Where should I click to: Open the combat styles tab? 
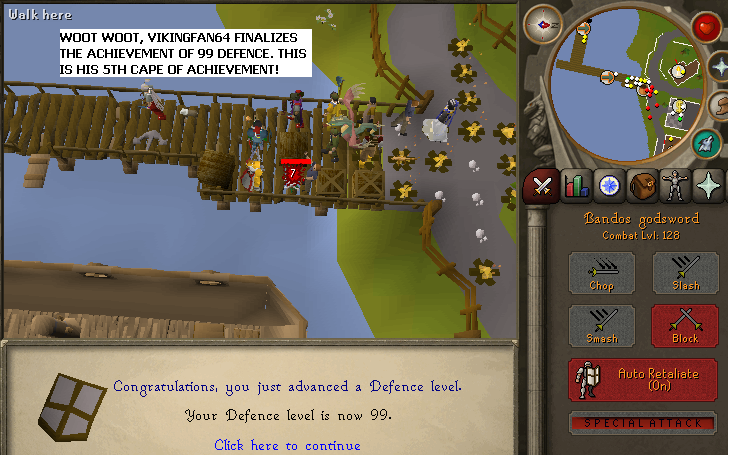(x=543, y=185)
